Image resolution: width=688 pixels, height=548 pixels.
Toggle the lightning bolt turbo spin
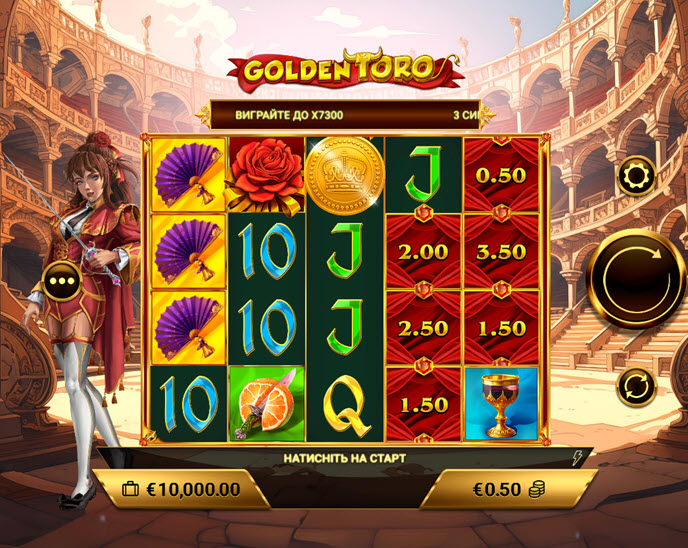pyautogui.click(x=577, y=459)
